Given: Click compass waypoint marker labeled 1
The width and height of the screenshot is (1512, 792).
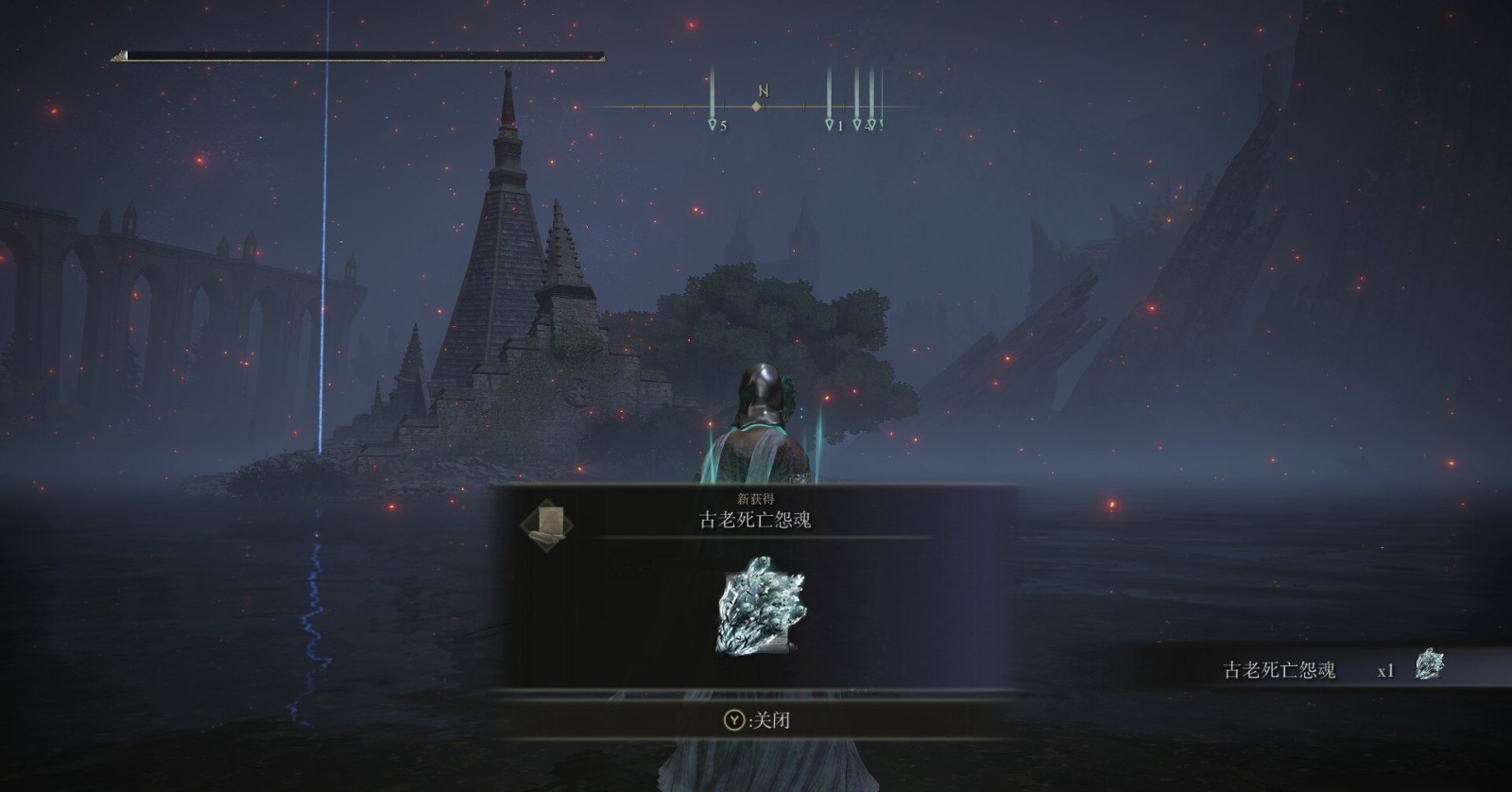Looking at the screenshot, I should click(x=830, y=124).
